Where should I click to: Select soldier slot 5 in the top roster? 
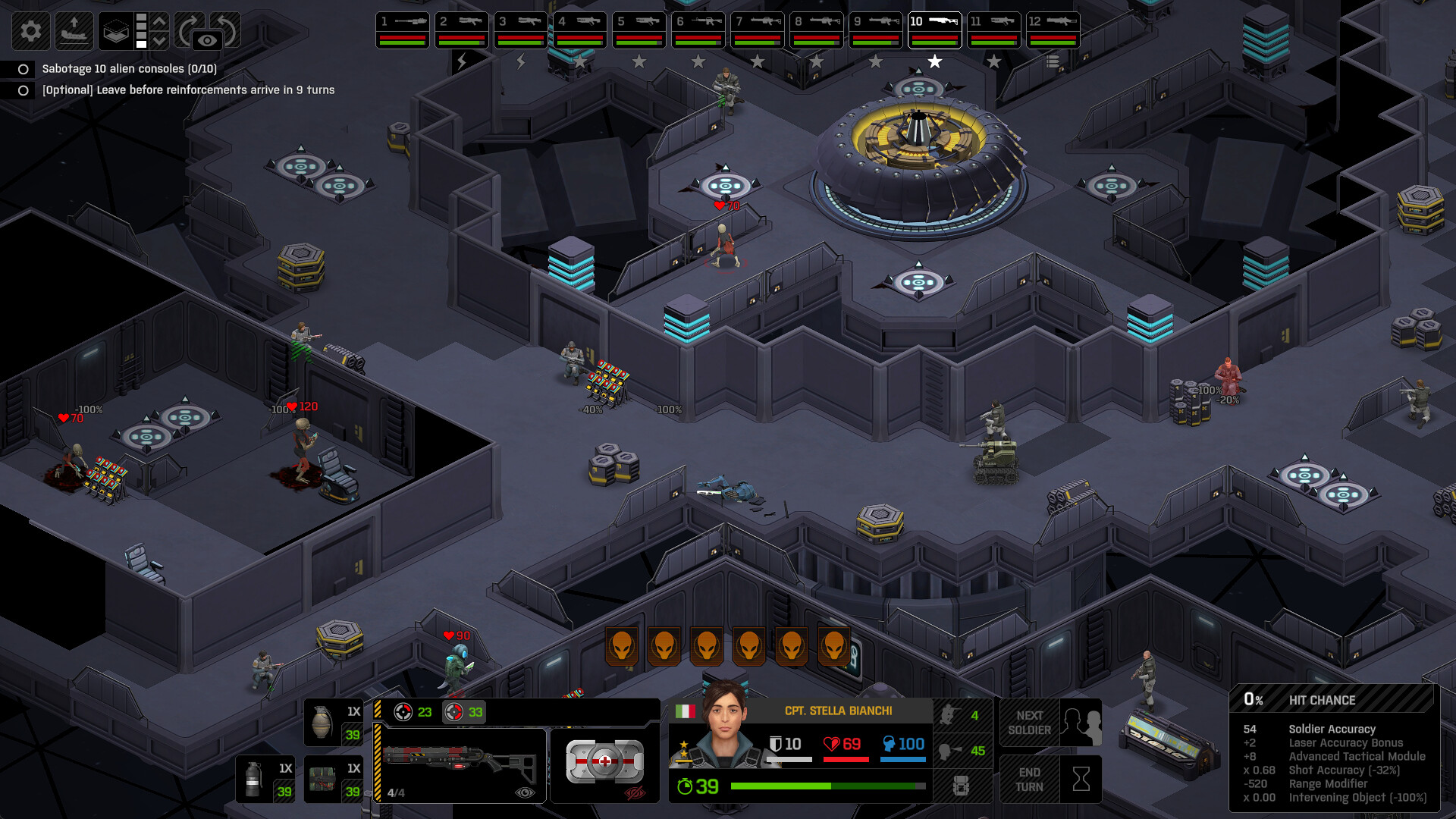[x=639, y=28]
